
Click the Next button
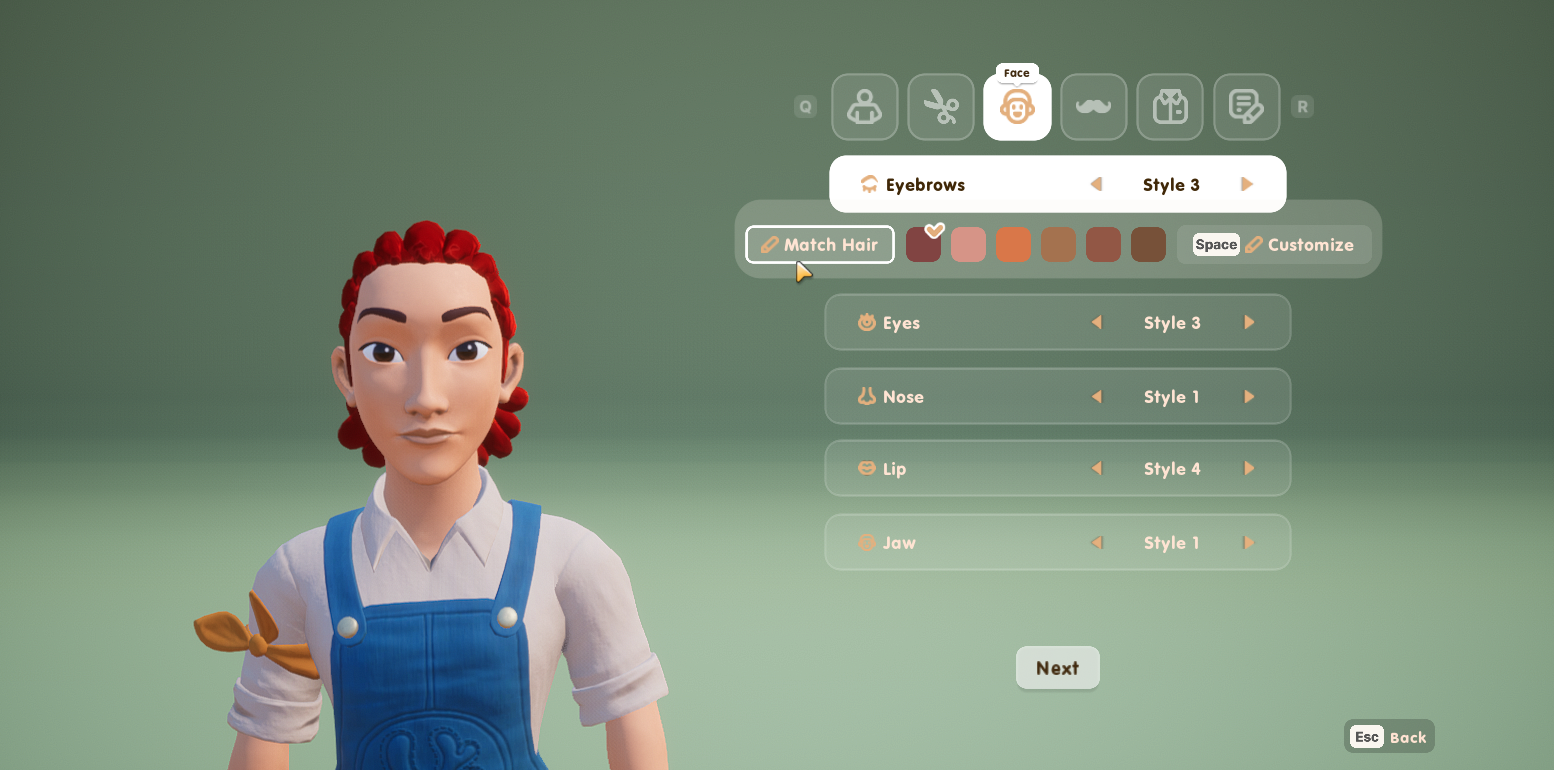[x=1057, y=668]
